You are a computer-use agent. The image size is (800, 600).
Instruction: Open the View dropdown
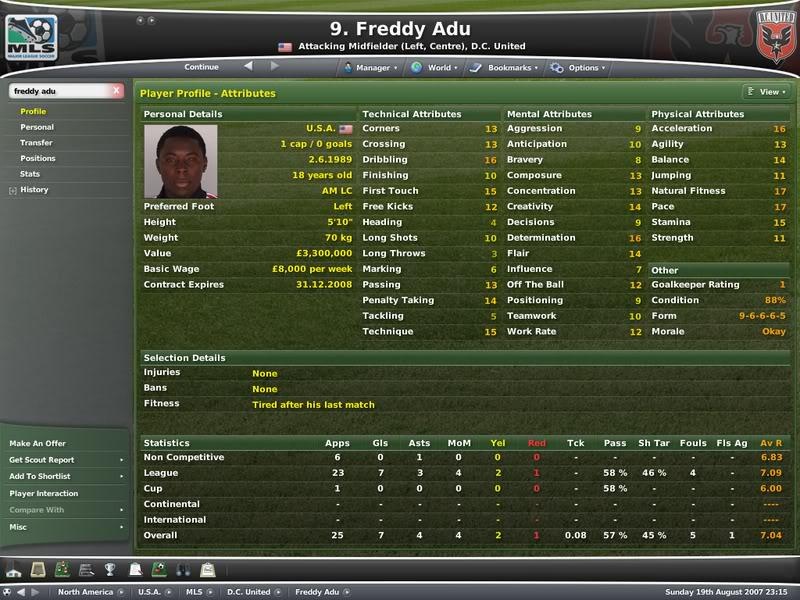pyautogui.click(x=766, y=92)
